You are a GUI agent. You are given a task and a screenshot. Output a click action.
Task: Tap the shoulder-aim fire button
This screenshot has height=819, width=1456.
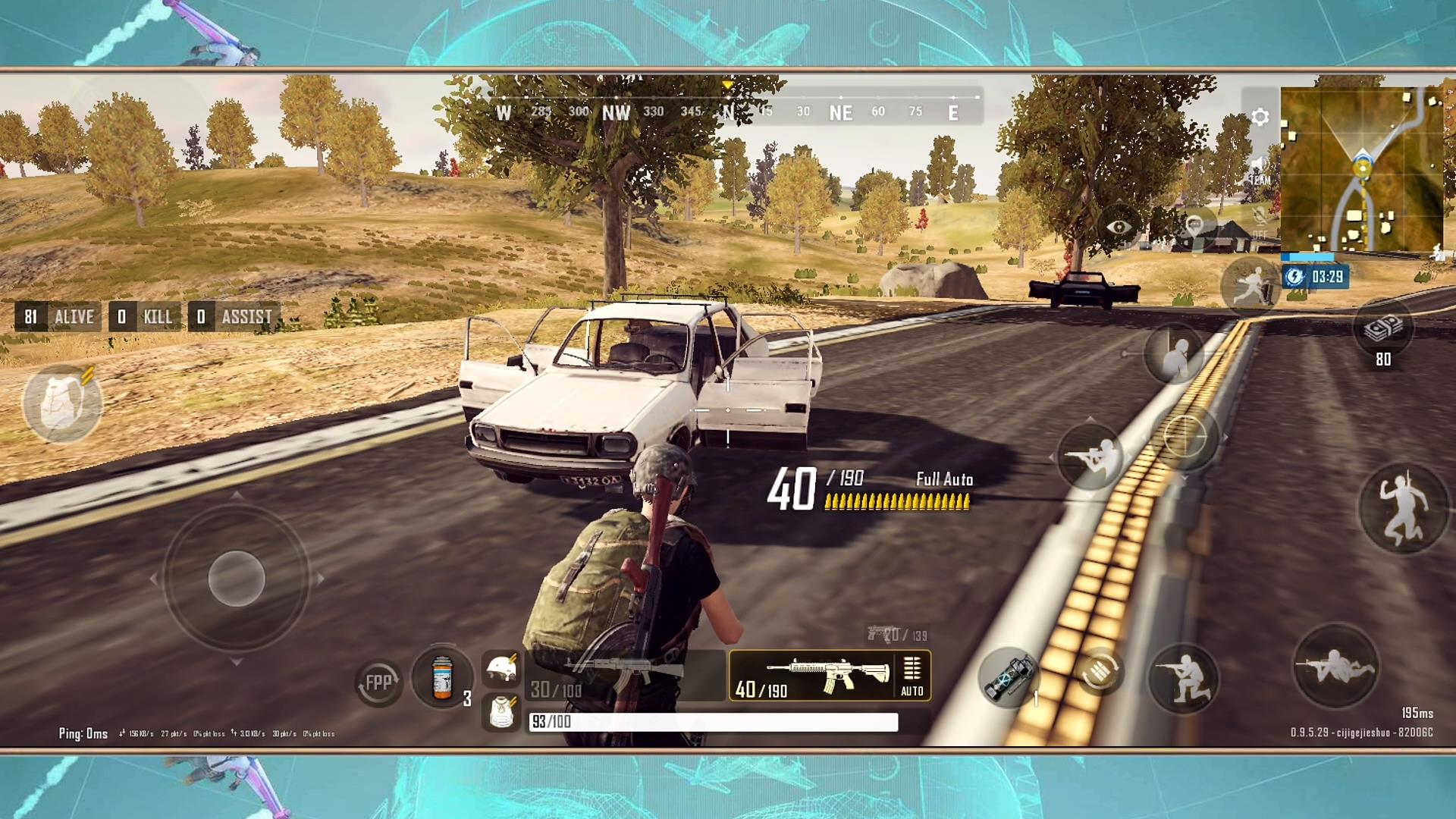tap(1090, 457)
